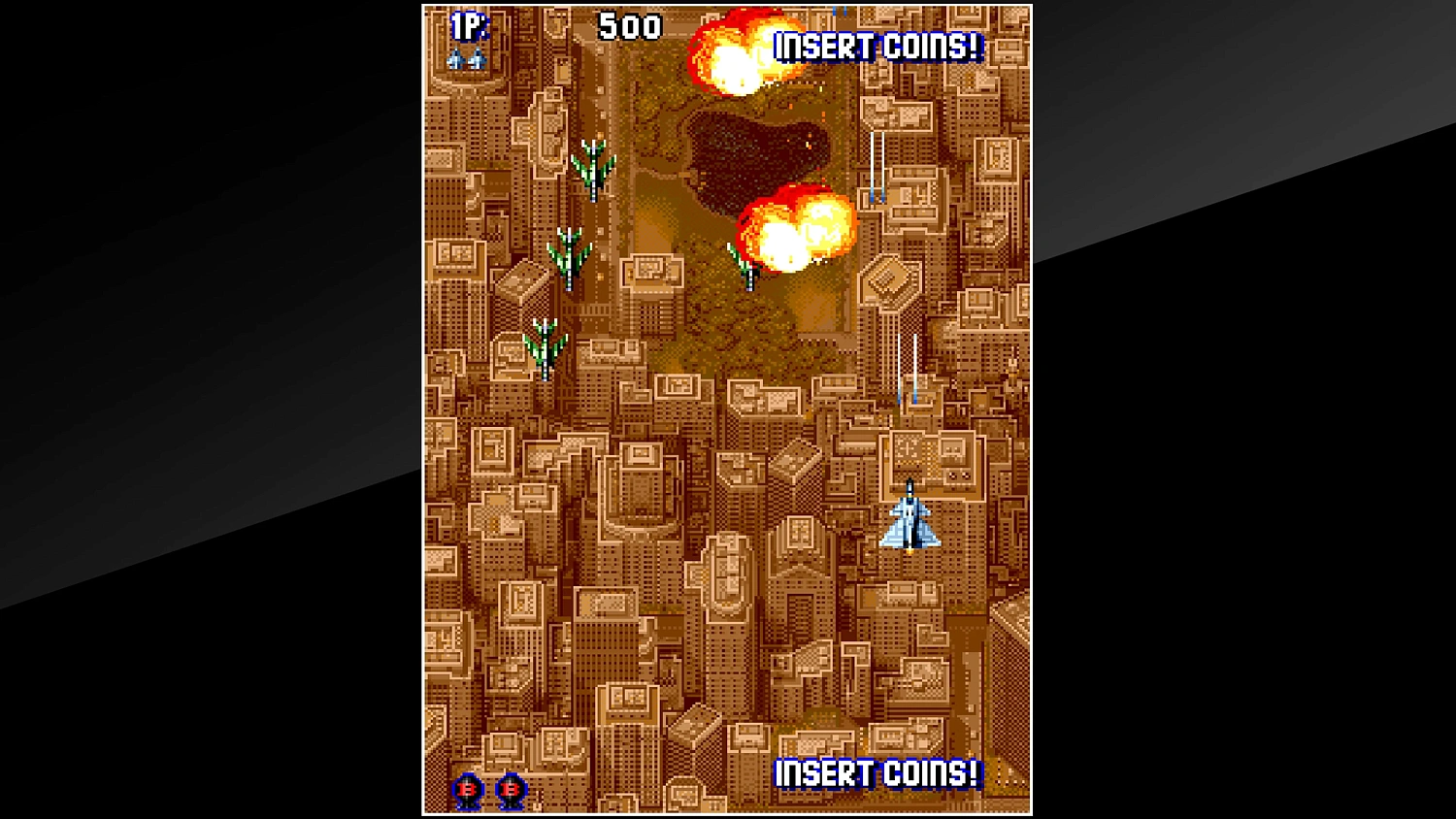This screenshot has width=1456, height=819.
Task: Click the lower INSERT COINS! message
Action: (x=877, y=774)
